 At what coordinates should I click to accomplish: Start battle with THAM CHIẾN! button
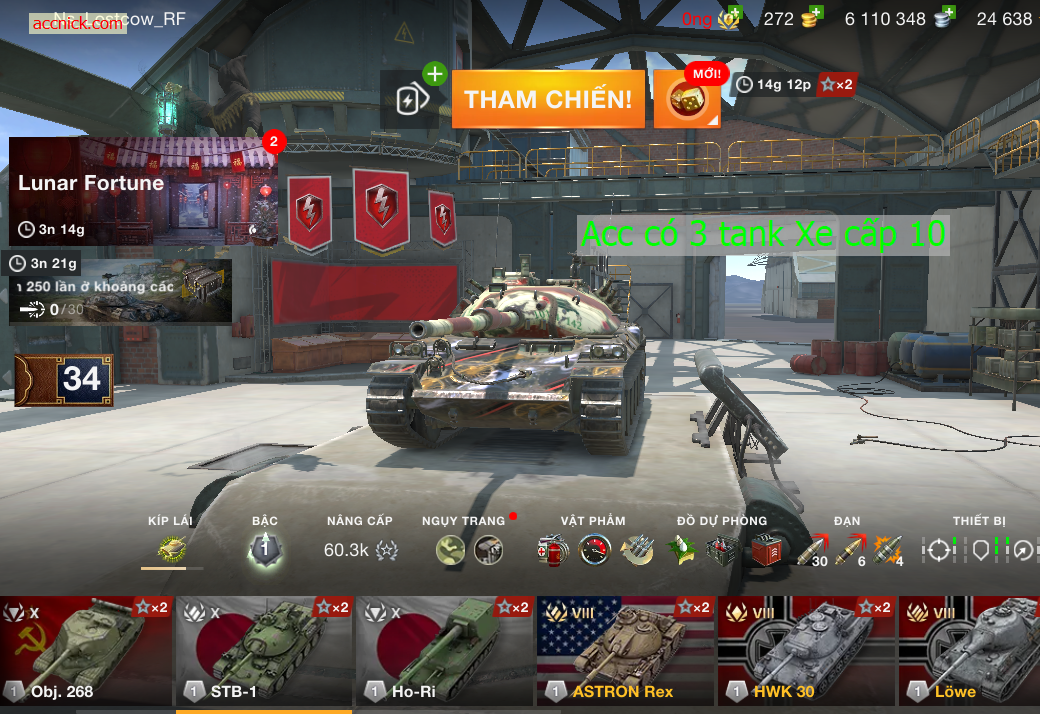click(547, 99)
